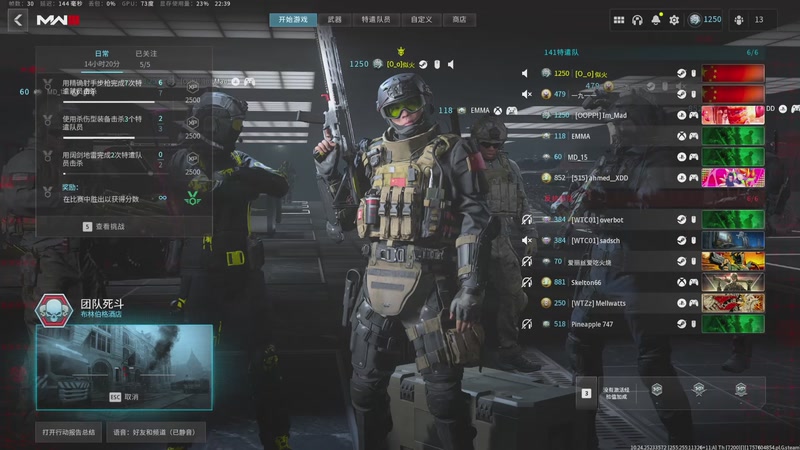The image size is (800, 450).
Task: Select player row [OOPPI] Im_Mad
Action: pos(612,115)
